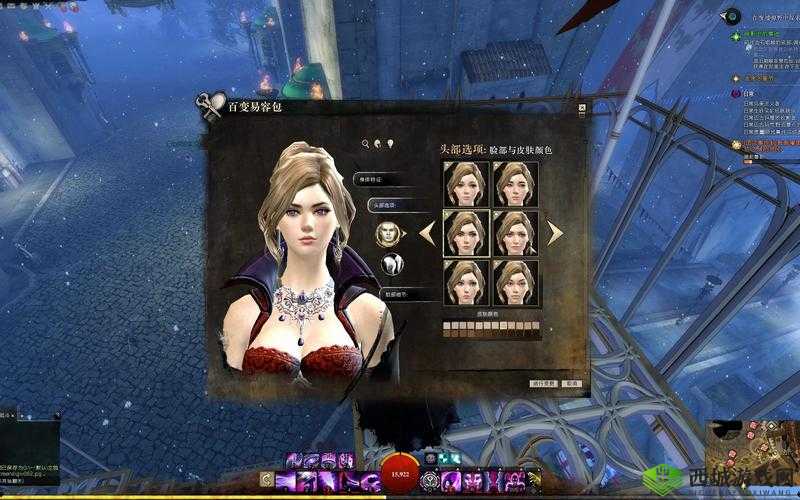Open the head options section
The width and height of the screenshot is (800, 500).
click(x=383, y=204)
